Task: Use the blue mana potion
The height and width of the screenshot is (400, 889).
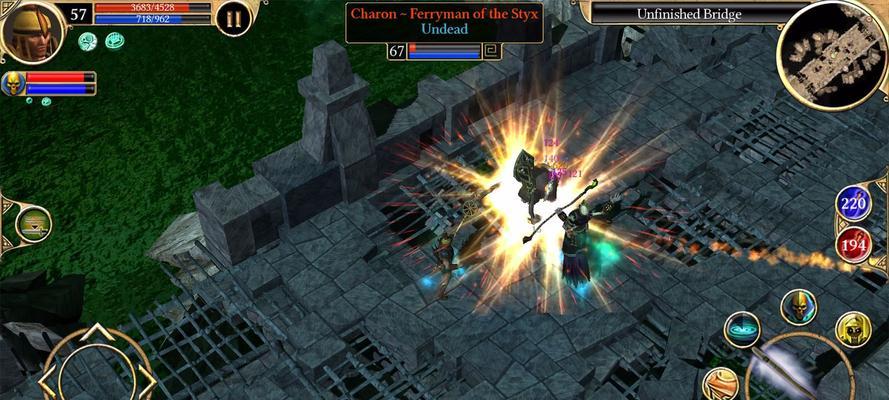Action: tap(853, 204)
